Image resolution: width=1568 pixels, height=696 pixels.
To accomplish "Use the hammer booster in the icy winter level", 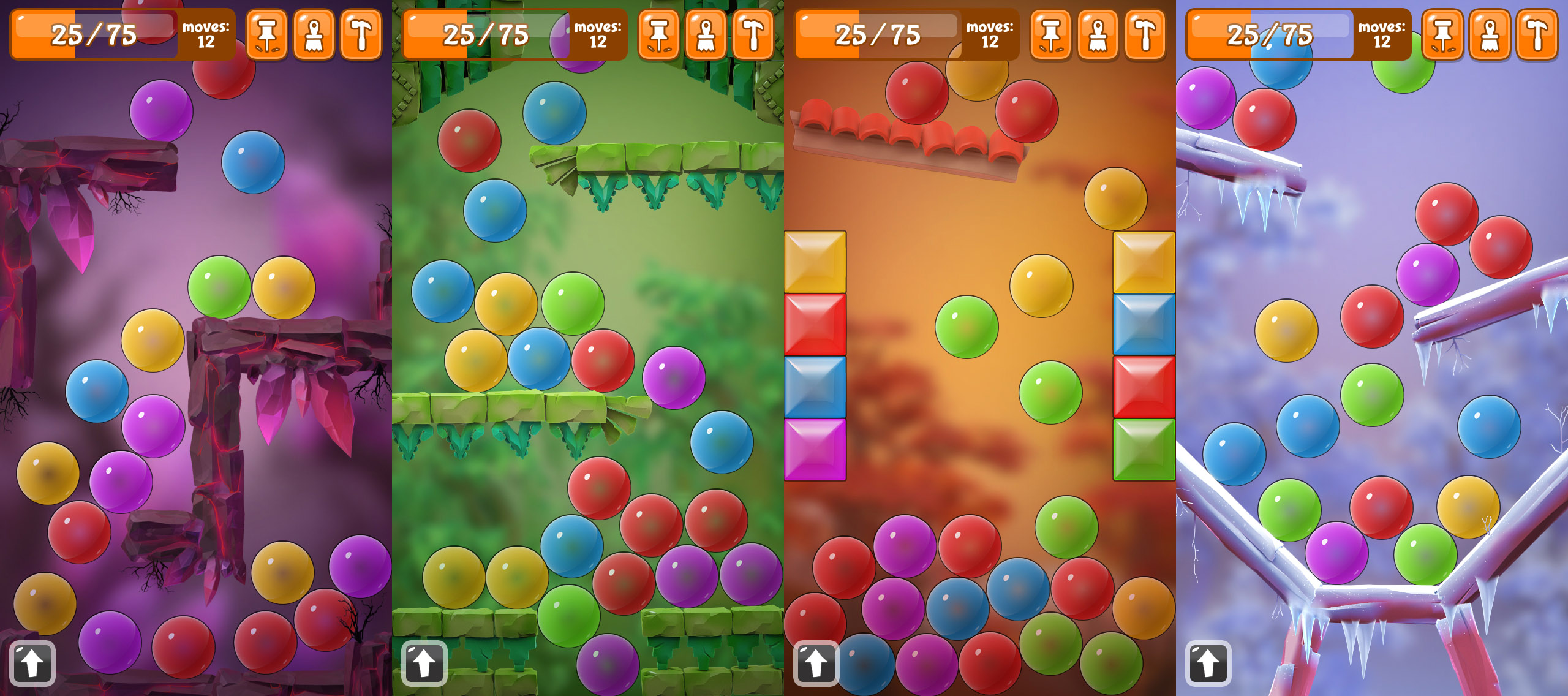I will pyautogui.click(x=1537, y=35).
